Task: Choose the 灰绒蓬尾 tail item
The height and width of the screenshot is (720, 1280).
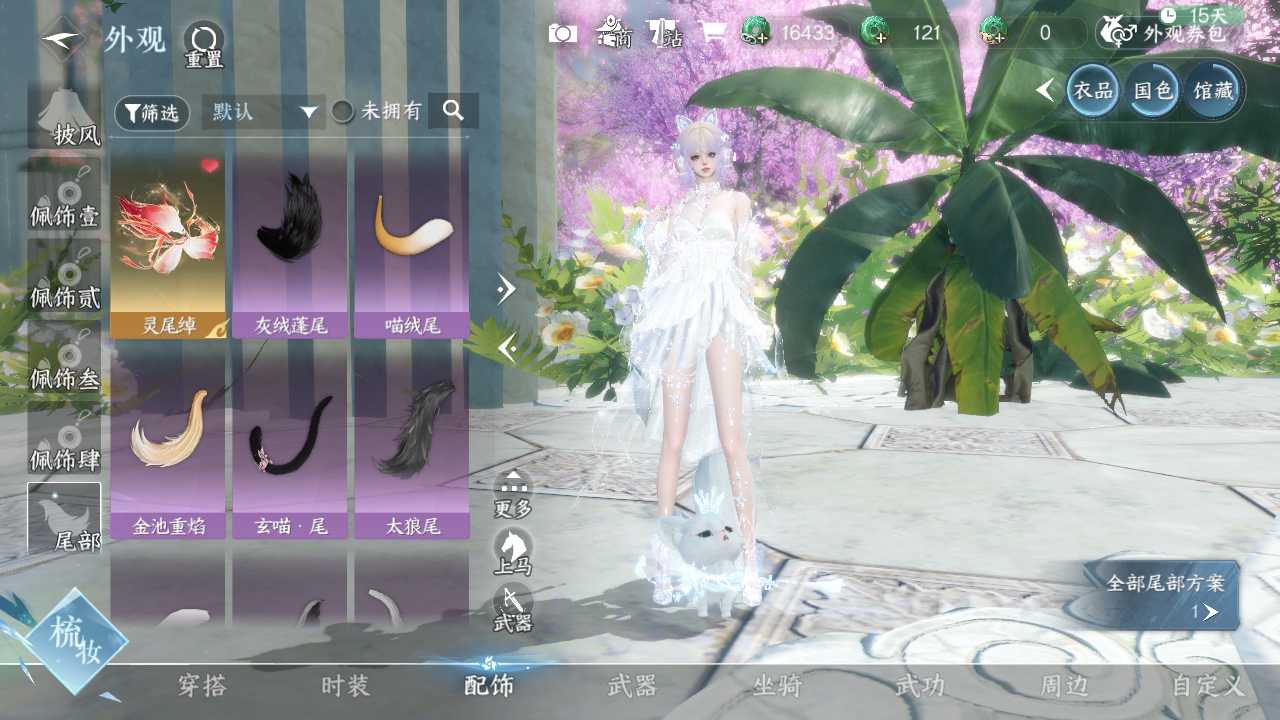Action: coord(290,245)
